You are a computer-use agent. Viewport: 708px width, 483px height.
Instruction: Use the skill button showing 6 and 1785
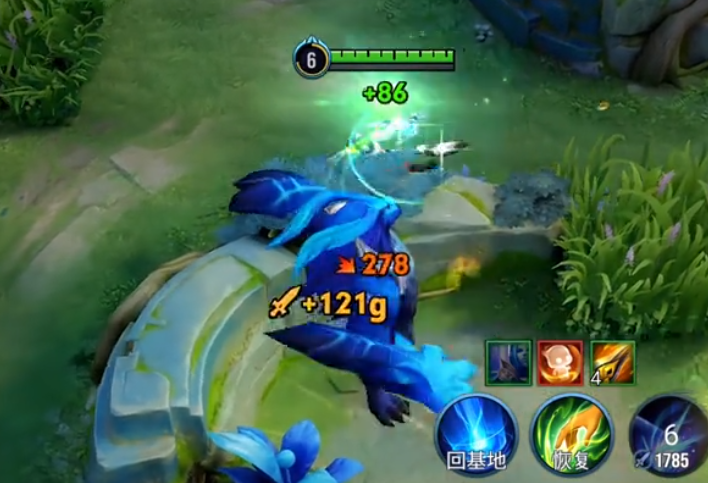tap(671, 436)
